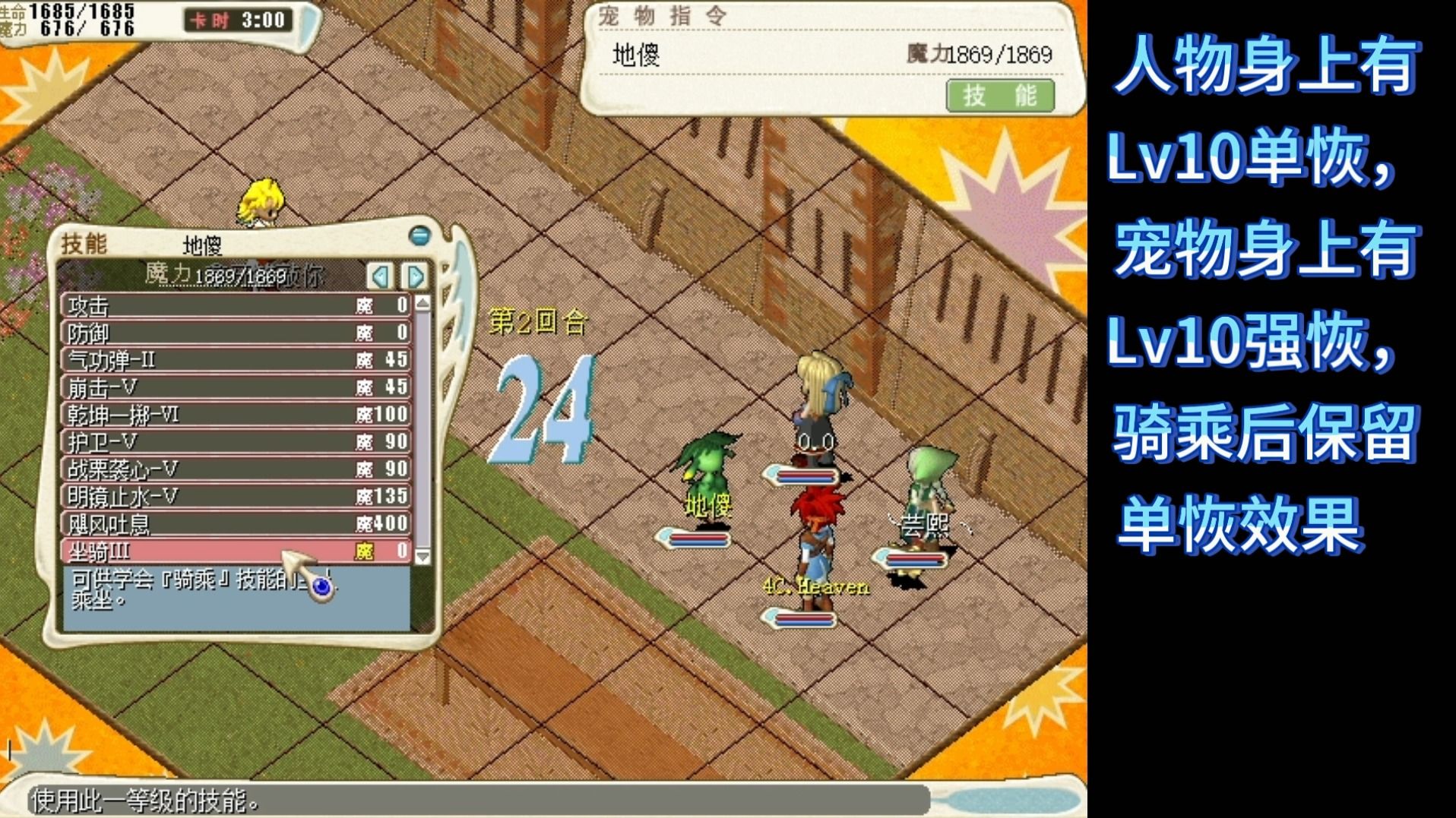Click the skill list scroll-up arrow
Image resolution: width=1456 pixels, height=818 pixels.
pyautogui.click(x=423, y=303)
